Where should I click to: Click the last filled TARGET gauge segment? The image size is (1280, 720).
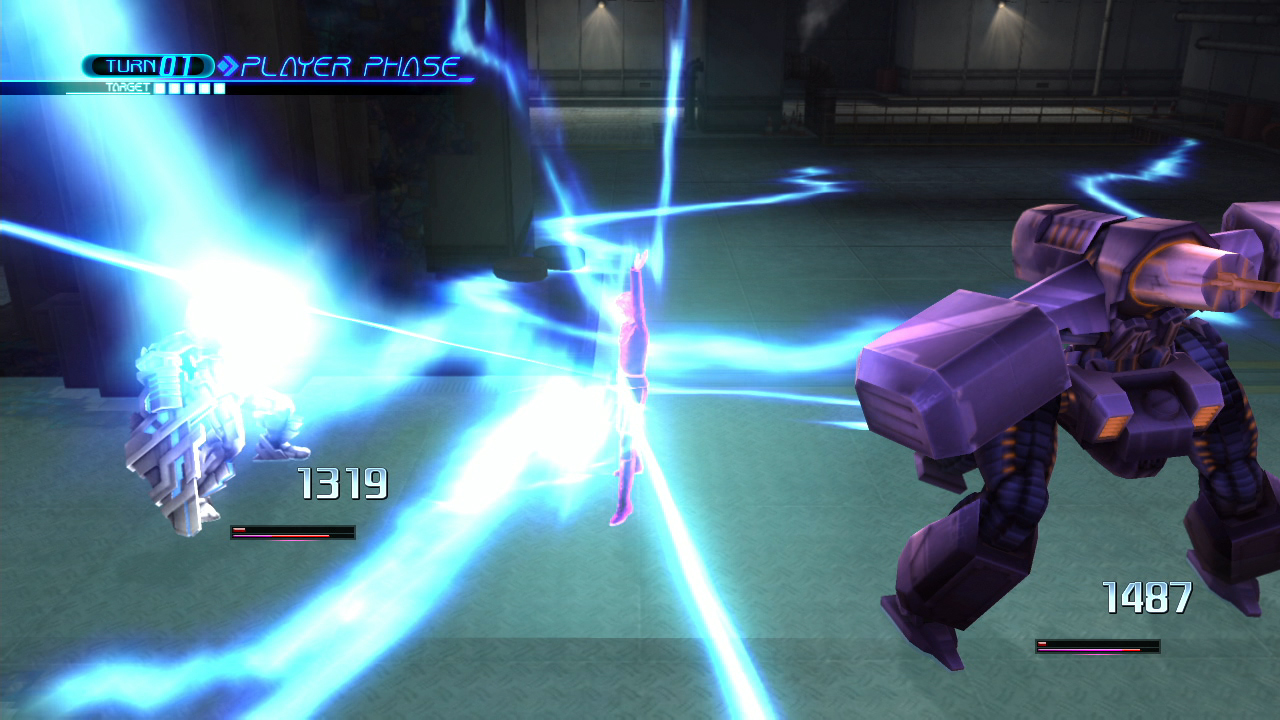pyautogui.click(x=218, y=87)
